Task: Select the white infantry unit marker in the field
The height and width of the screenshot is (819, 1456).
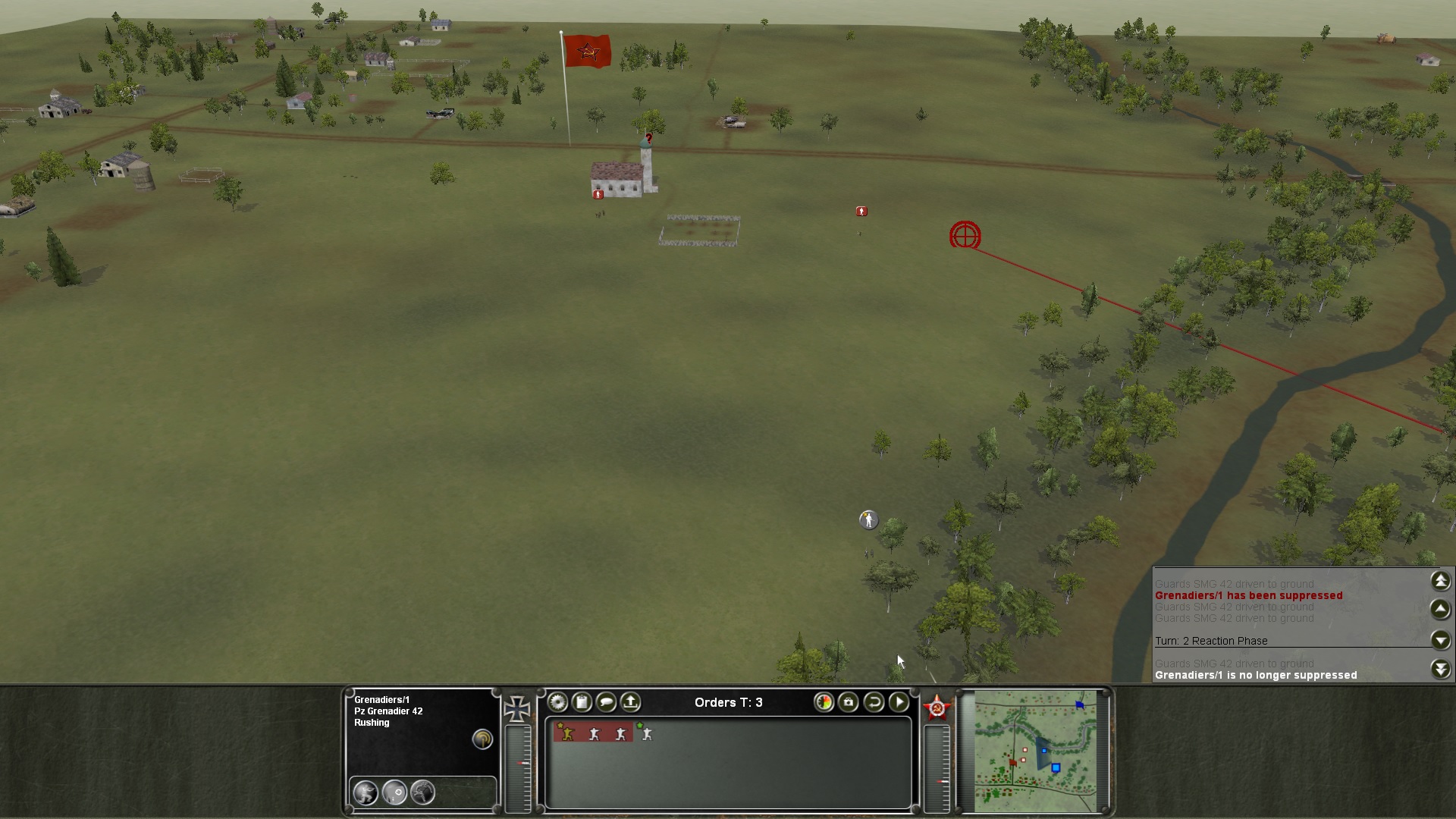Action: click(868, 519)
